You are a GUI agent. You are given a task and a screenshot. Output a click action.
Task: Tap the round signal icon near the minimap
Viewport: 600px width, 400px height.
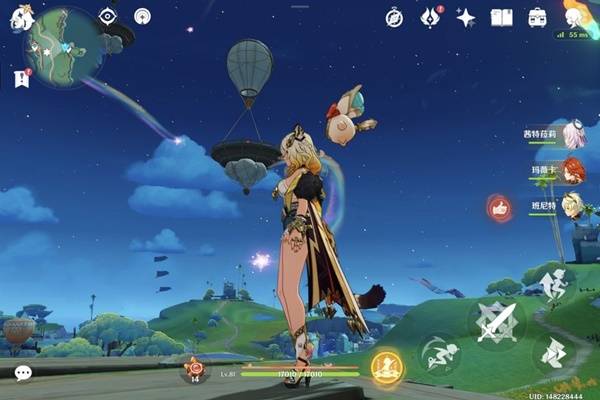tap(142, 16)
